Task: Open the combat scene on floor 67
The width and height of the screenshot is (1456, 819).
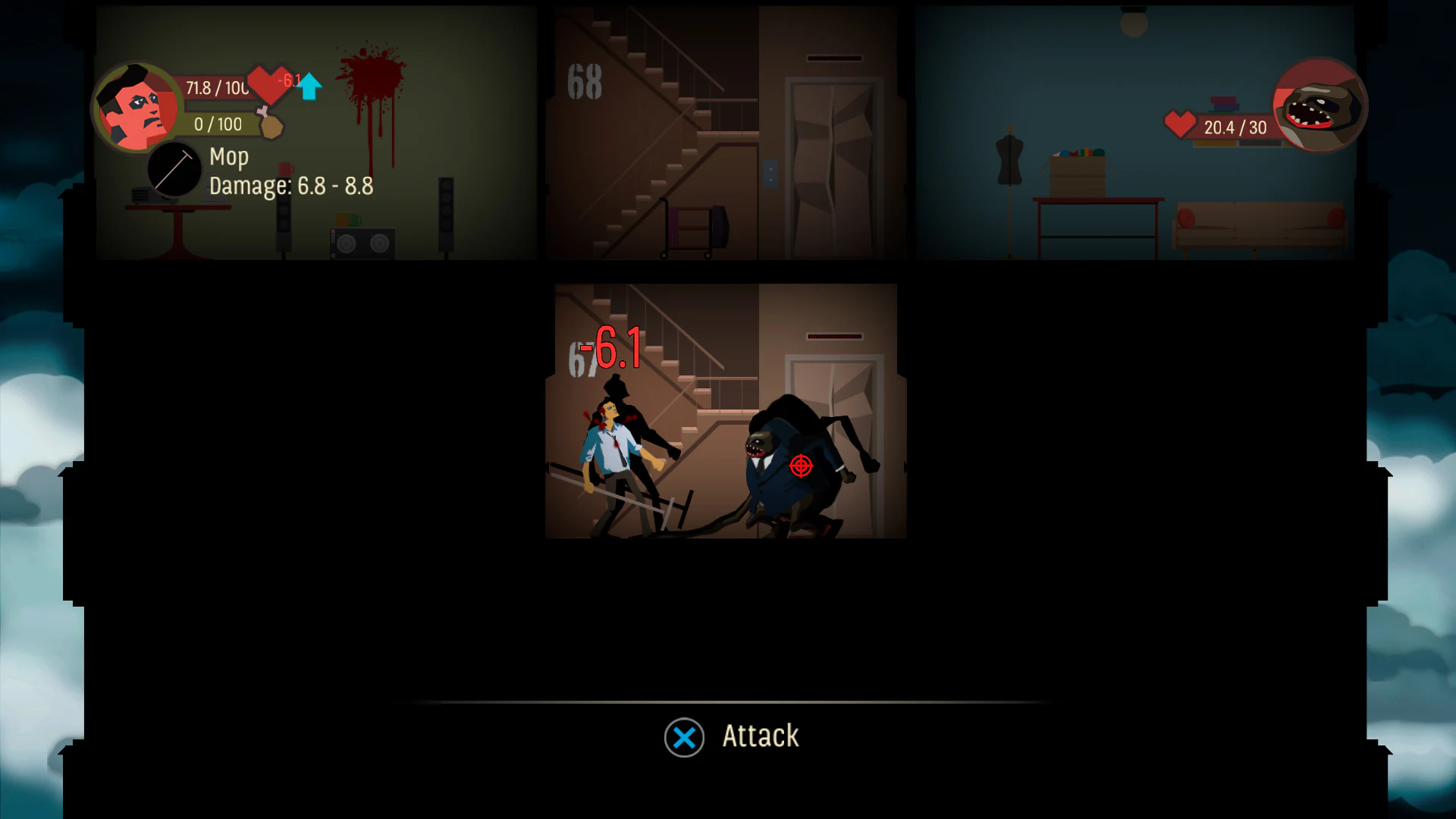Action: coord(724,409)
